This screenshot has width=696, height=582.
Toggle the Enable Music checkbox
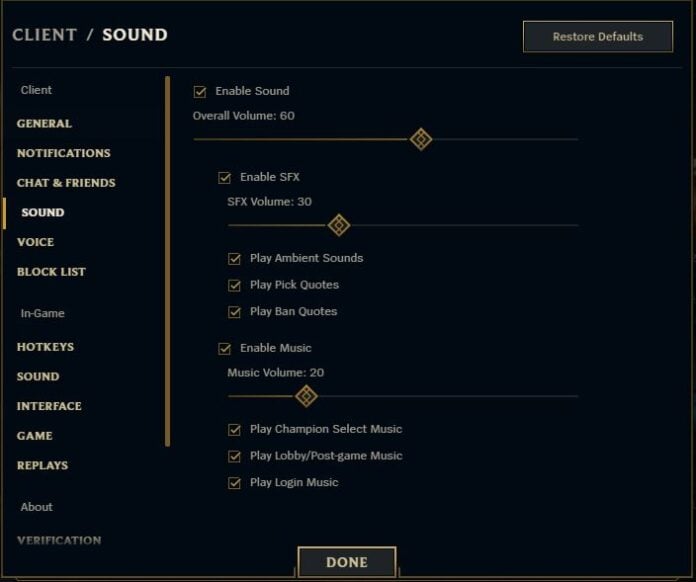[x=225, y=349]
